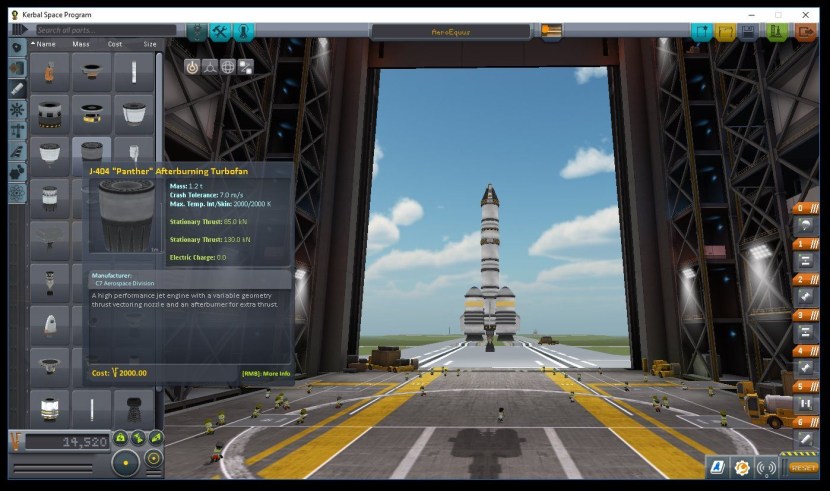
Task: Sort parts list by Mass
Action: 81,44
